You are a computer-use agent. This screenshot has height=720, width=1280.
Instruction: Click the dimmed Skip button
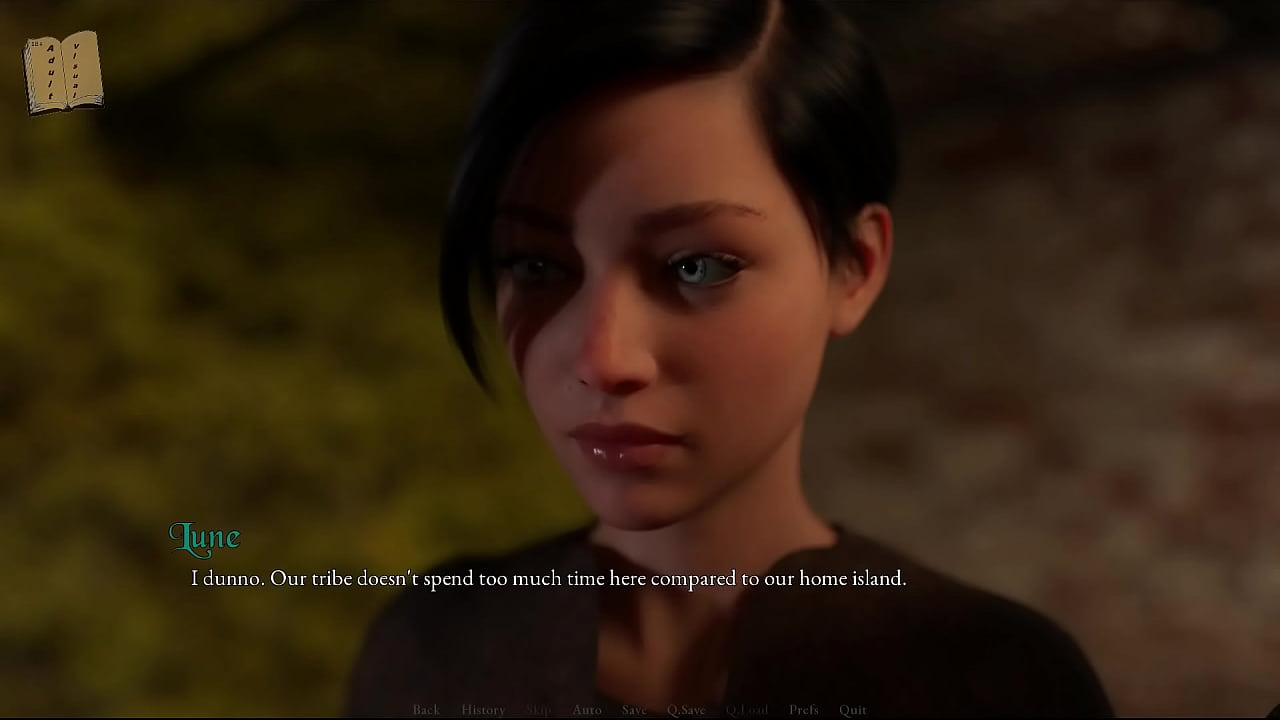pos(538,710)
